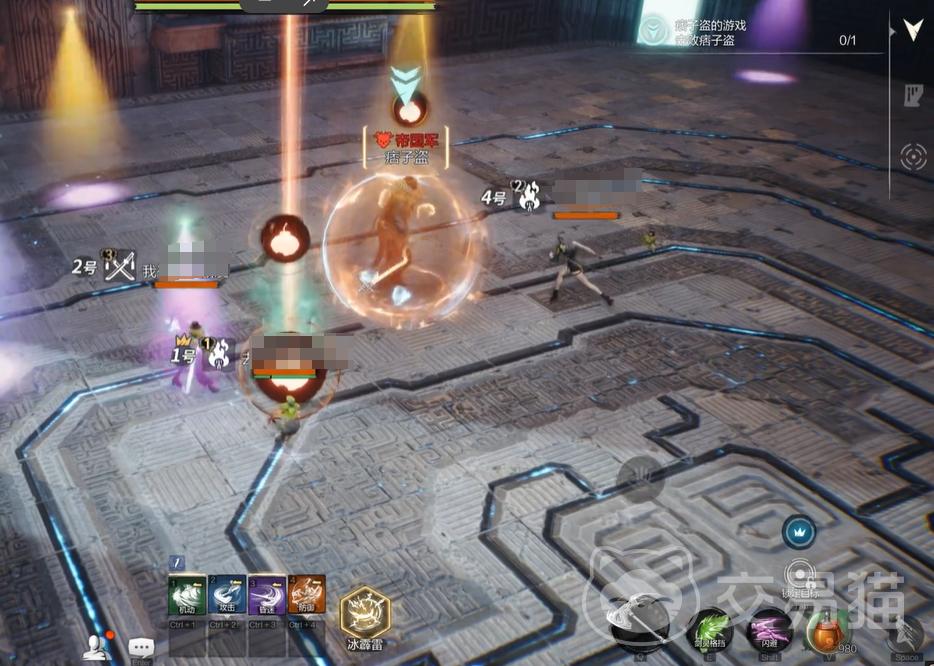Use the axe weapon attack
The image size is (934, 666).
click(x=640, y=626)
